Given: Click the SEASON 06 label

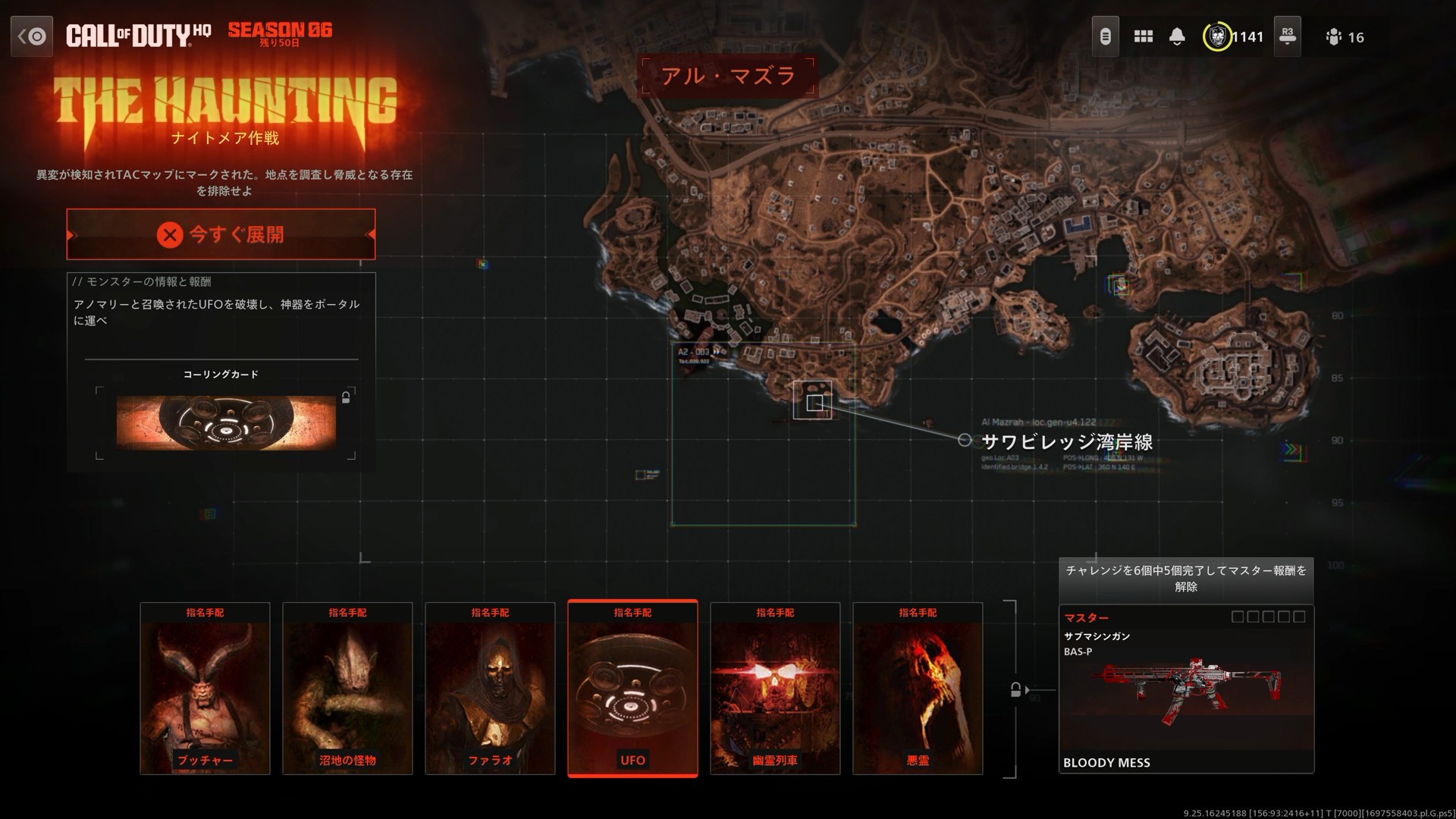Looking at the screenshot, I should [279, 30].
